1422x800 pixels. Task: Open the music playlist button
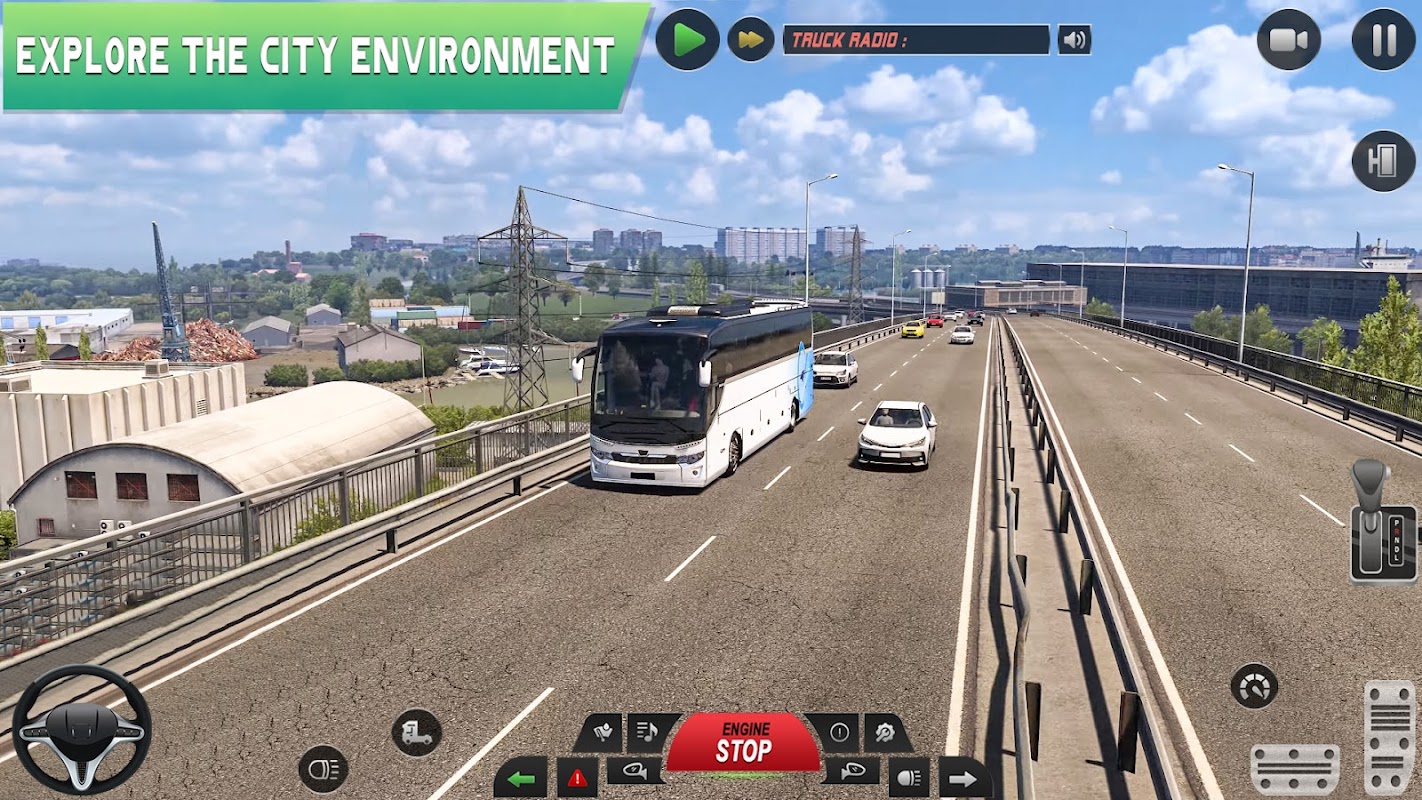point(651,733)
